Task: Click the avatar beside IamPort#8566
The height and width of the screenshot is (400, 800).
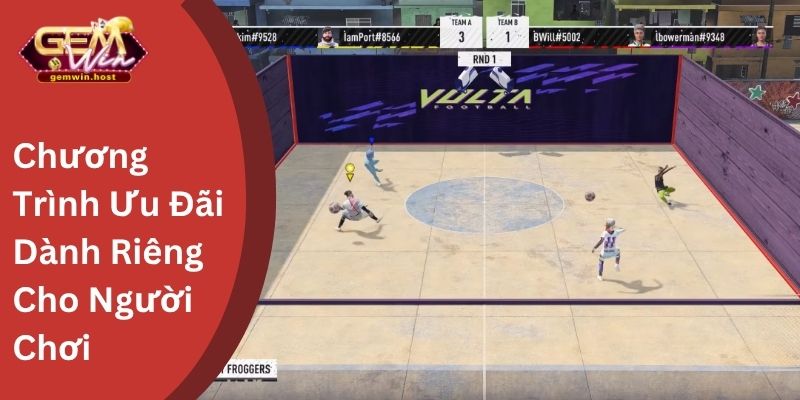Action: pos(327,36)
